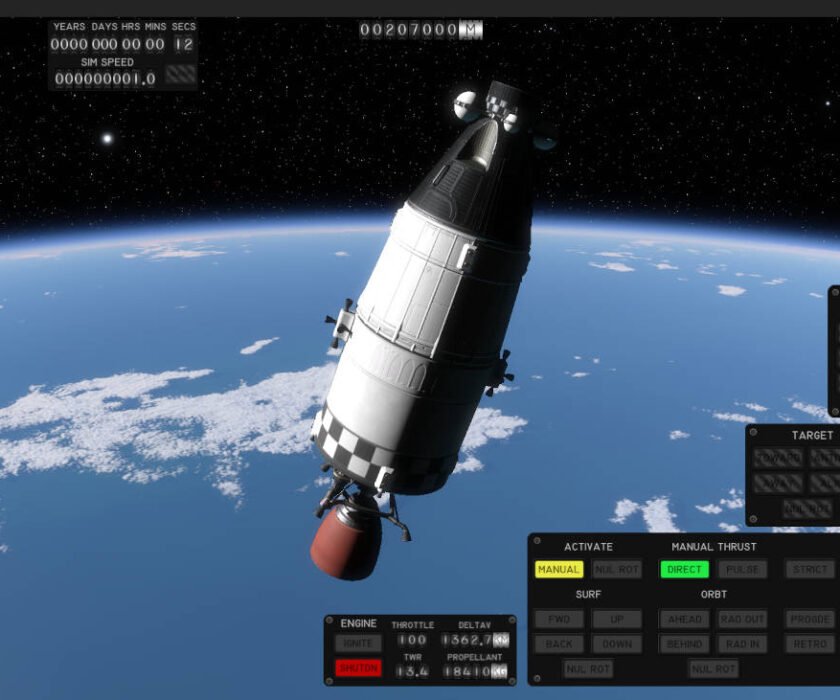The image size is (840, 700).
Task: Select DIRECT manual thrust mode
Action: pyautogui.click(x=684, y=570)
